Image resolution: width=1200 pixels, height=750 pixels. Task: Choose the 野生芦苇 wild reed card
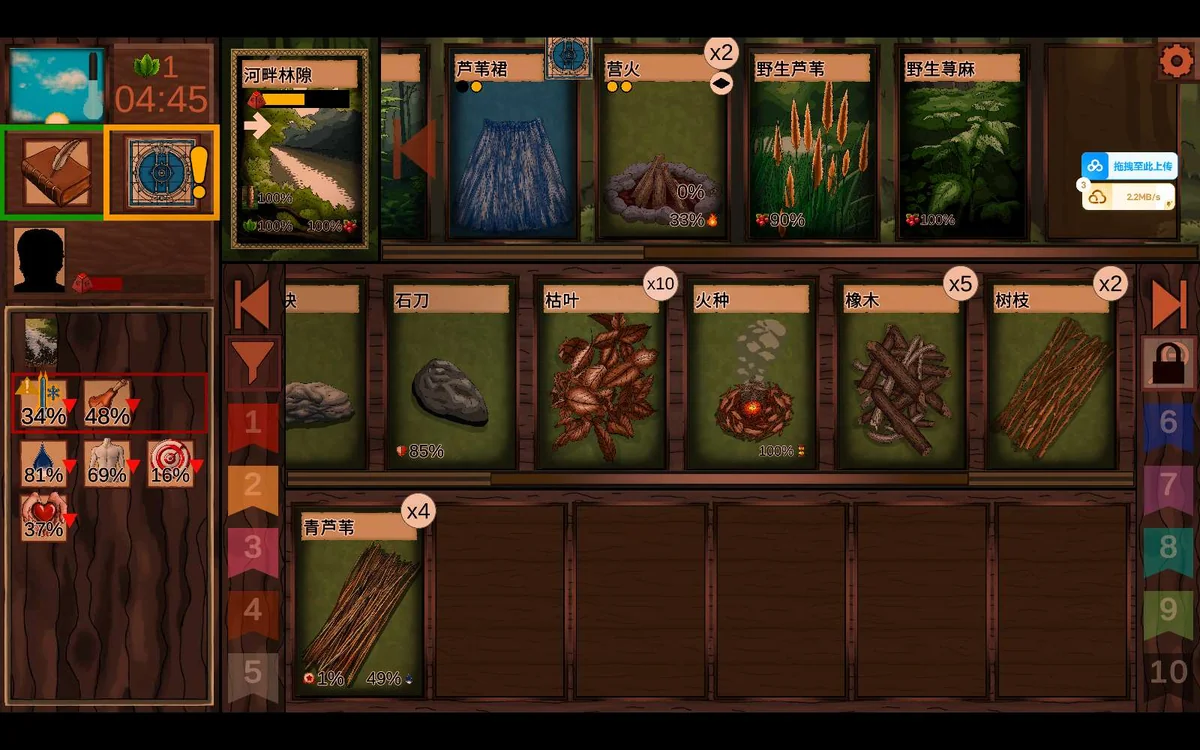click(812, 145)
